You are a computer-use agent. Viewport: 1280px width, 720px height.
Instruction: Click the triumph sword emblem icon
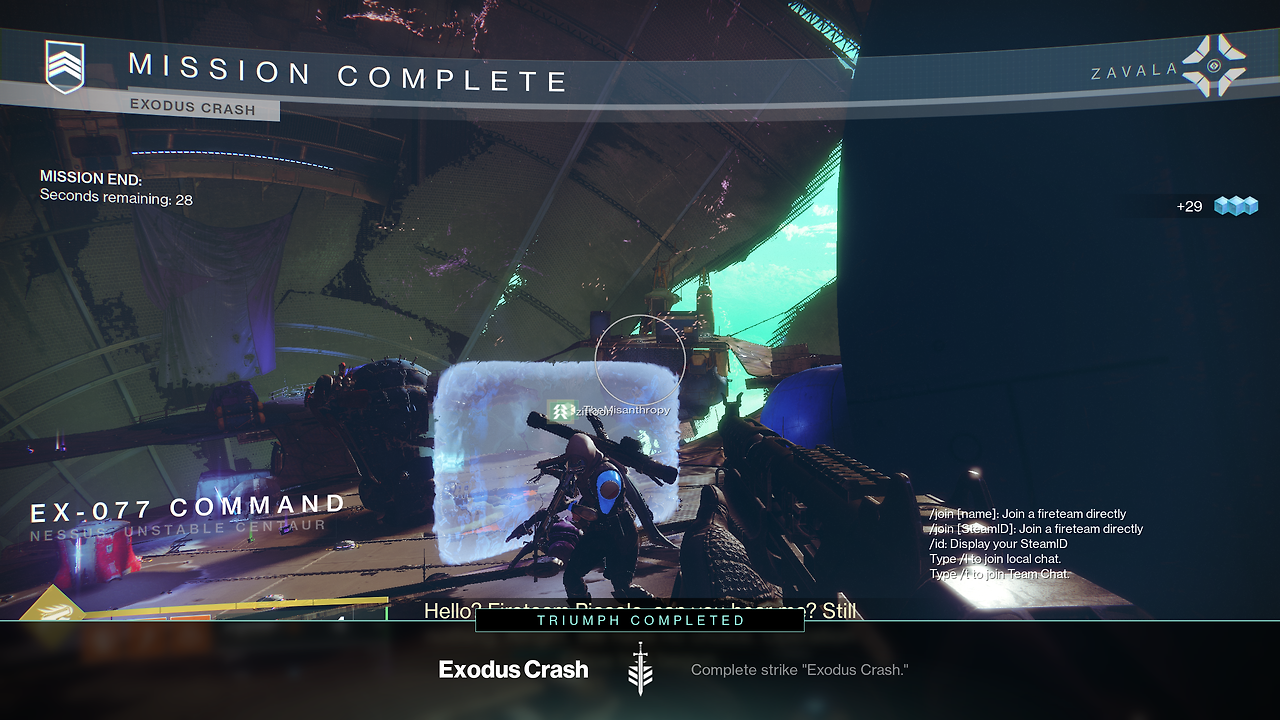pos(640,670)
